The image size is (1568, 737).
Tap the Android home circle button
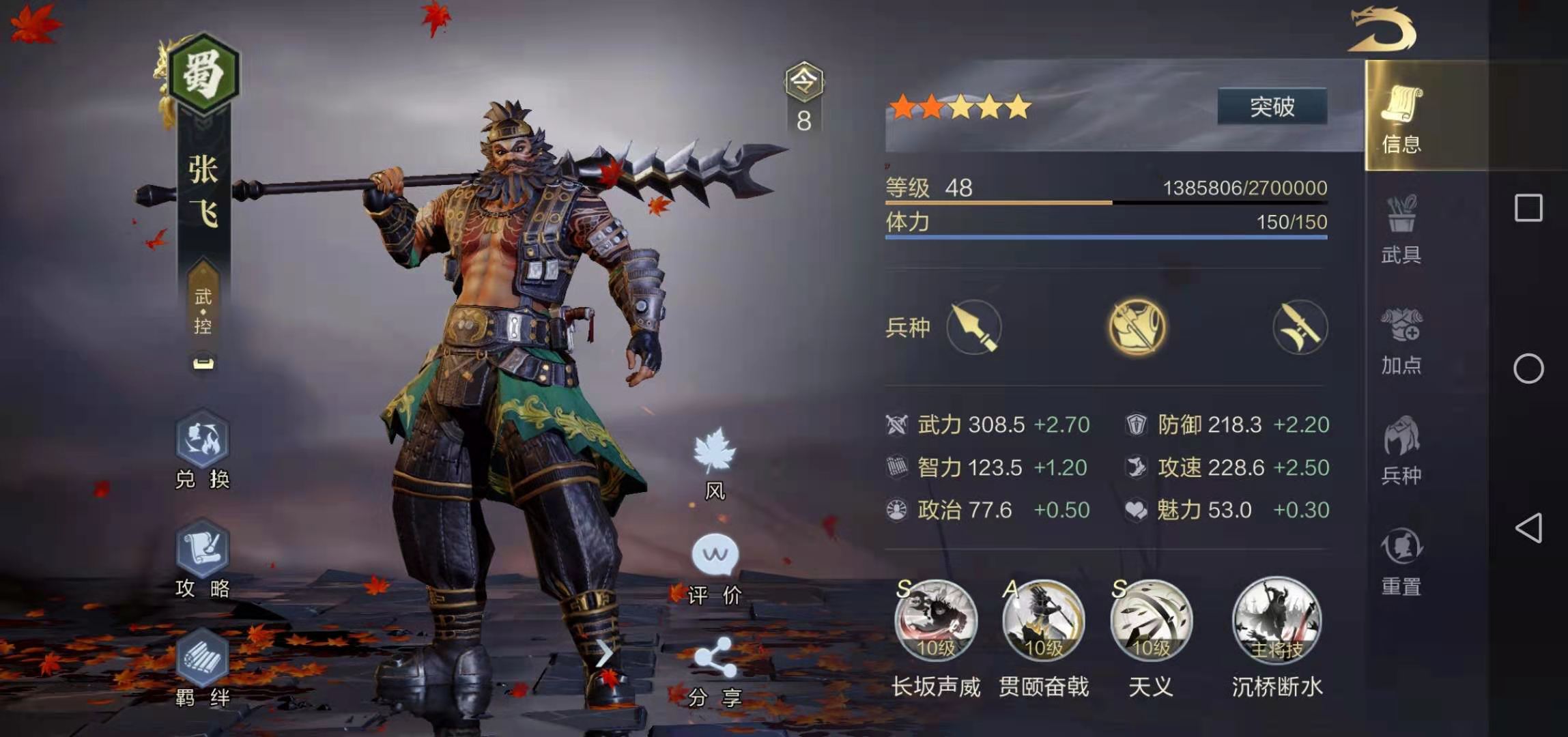click(x=1528, y=369)
